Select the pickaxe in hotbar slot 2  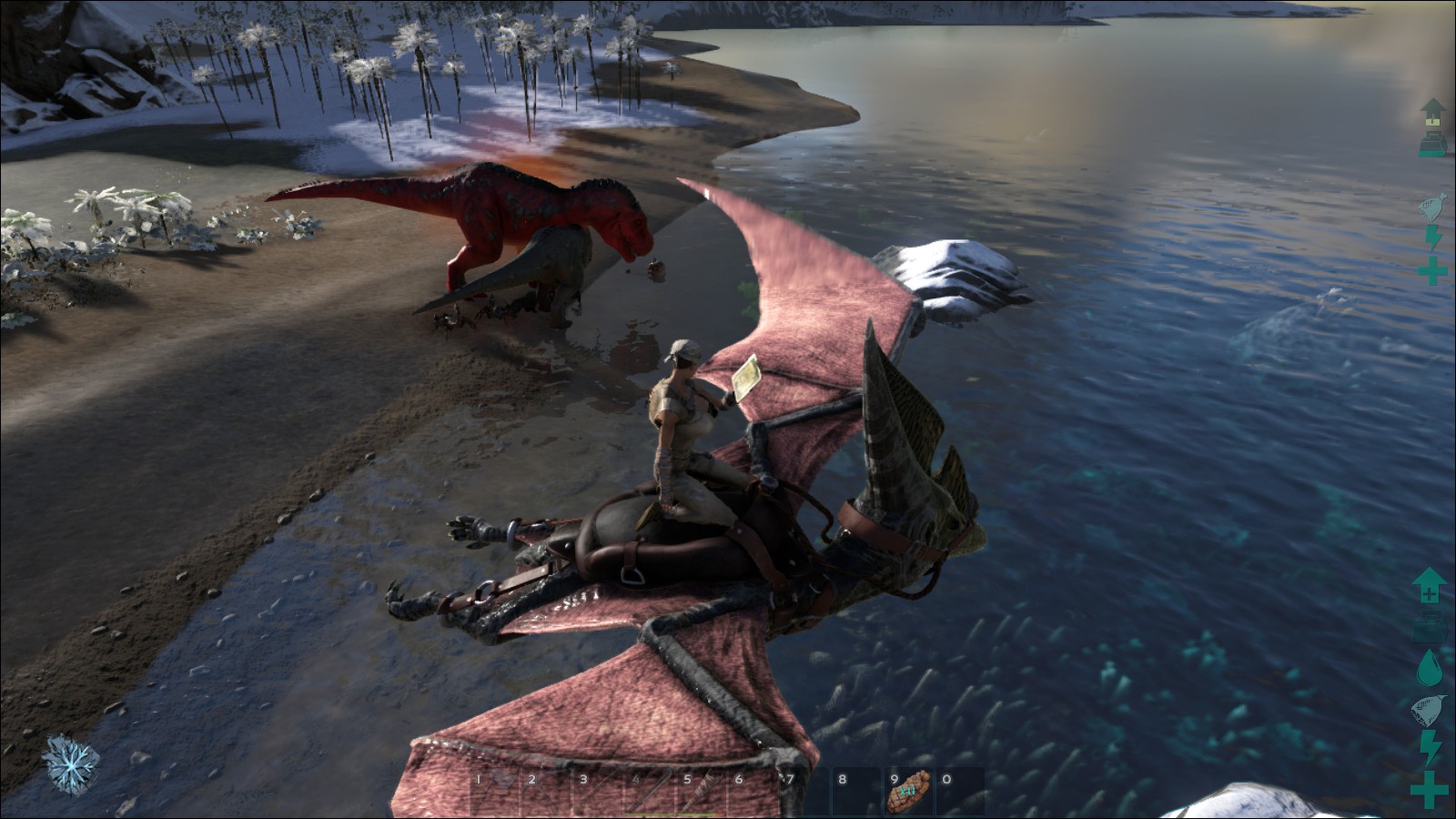tap(544, 792)
